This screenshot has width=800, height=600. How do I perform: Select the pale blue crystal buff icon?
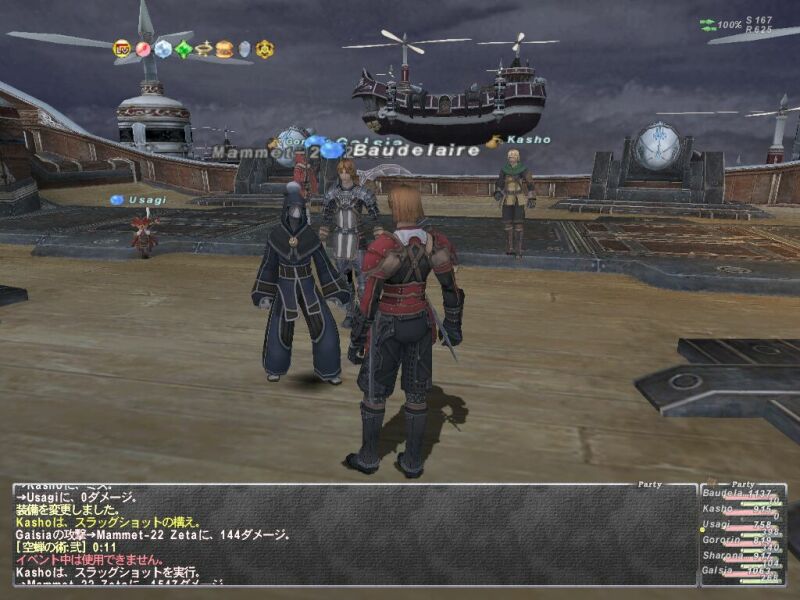[163, 48]
